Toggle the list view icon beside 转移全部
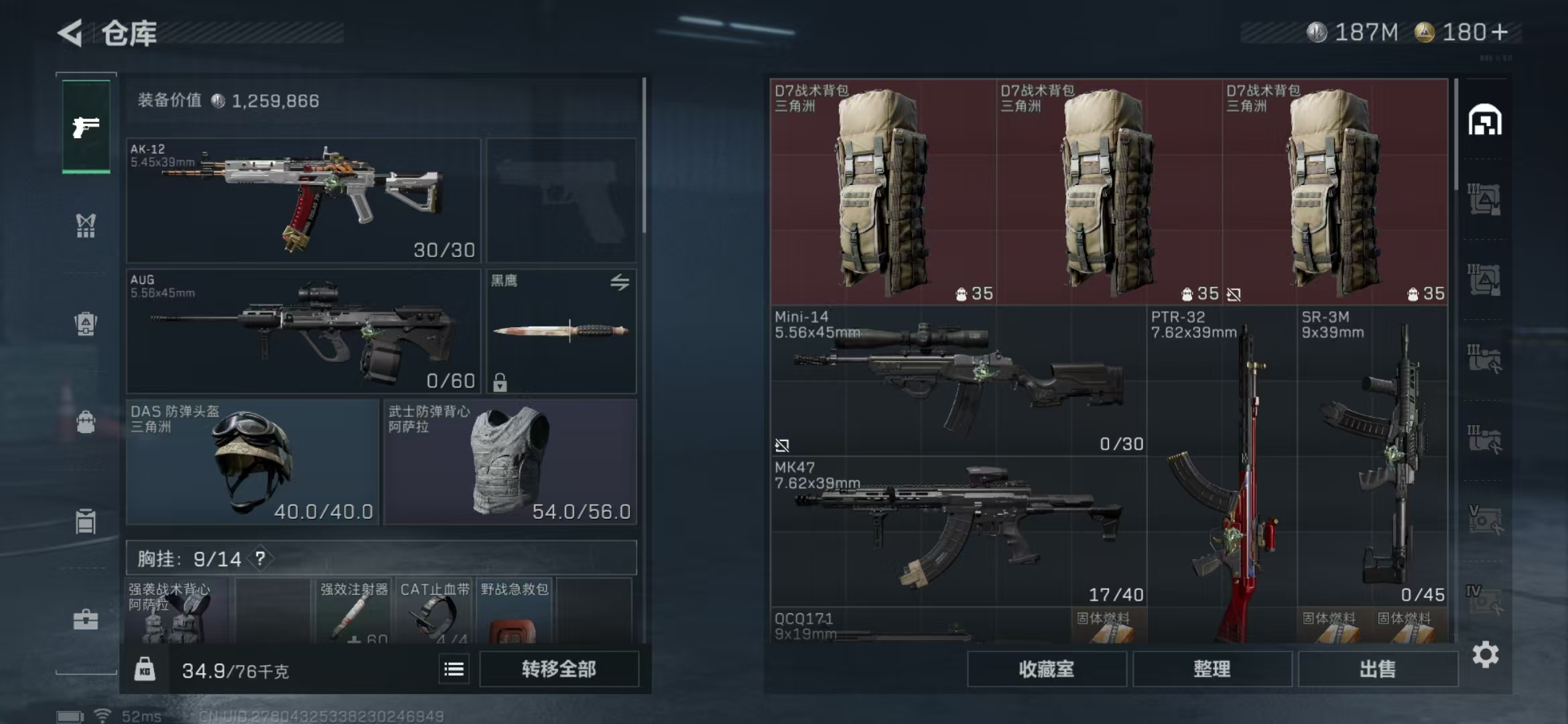Image resolution: width=1568 pixels, height=724 pixels. (x=454, y=669)
